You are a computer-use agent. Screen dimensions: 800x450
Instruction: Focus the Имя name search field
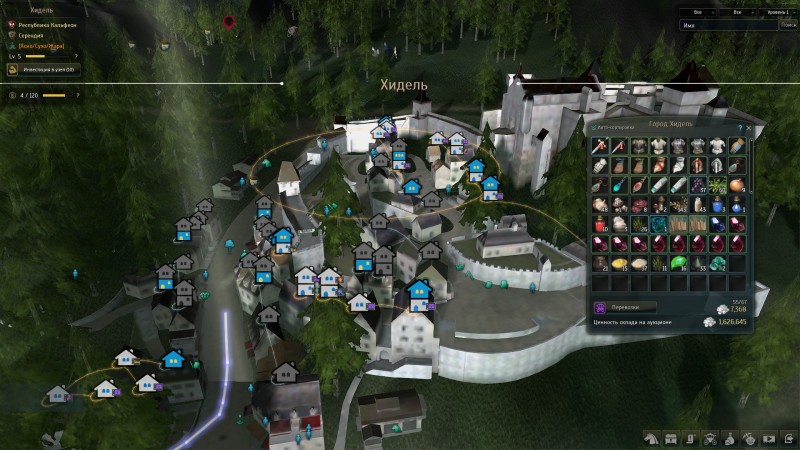722,25
